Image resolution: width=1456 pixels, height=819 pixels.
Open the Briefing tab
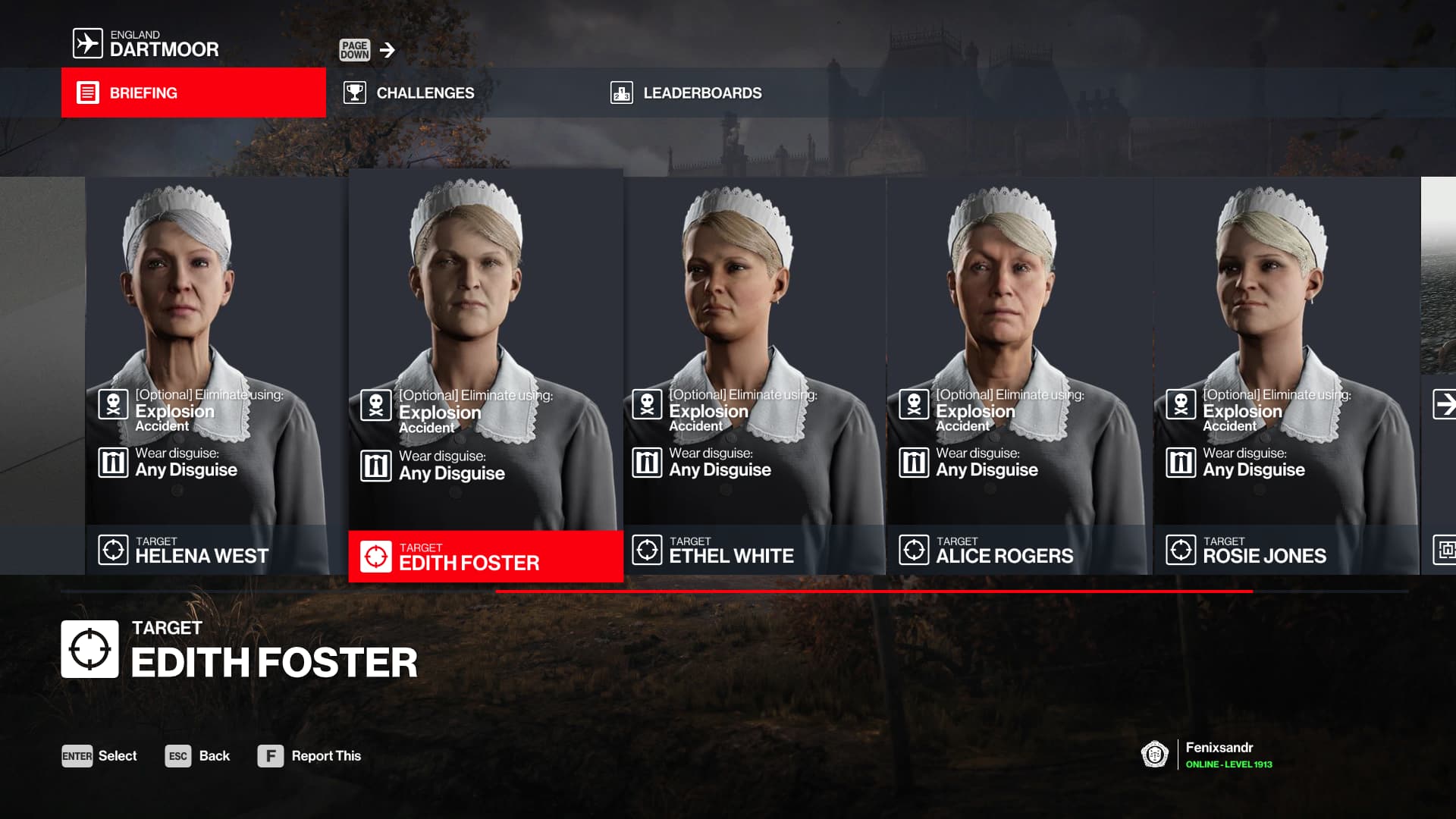pyautogui.click(x=193, y=93)
